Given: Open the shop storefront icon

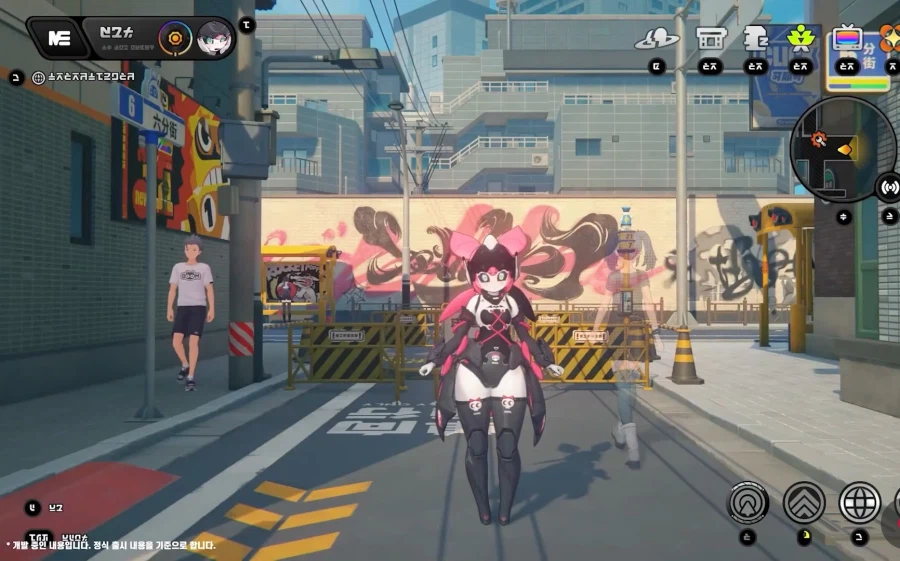Looking at the screenshot, I should tap(711, 39).
